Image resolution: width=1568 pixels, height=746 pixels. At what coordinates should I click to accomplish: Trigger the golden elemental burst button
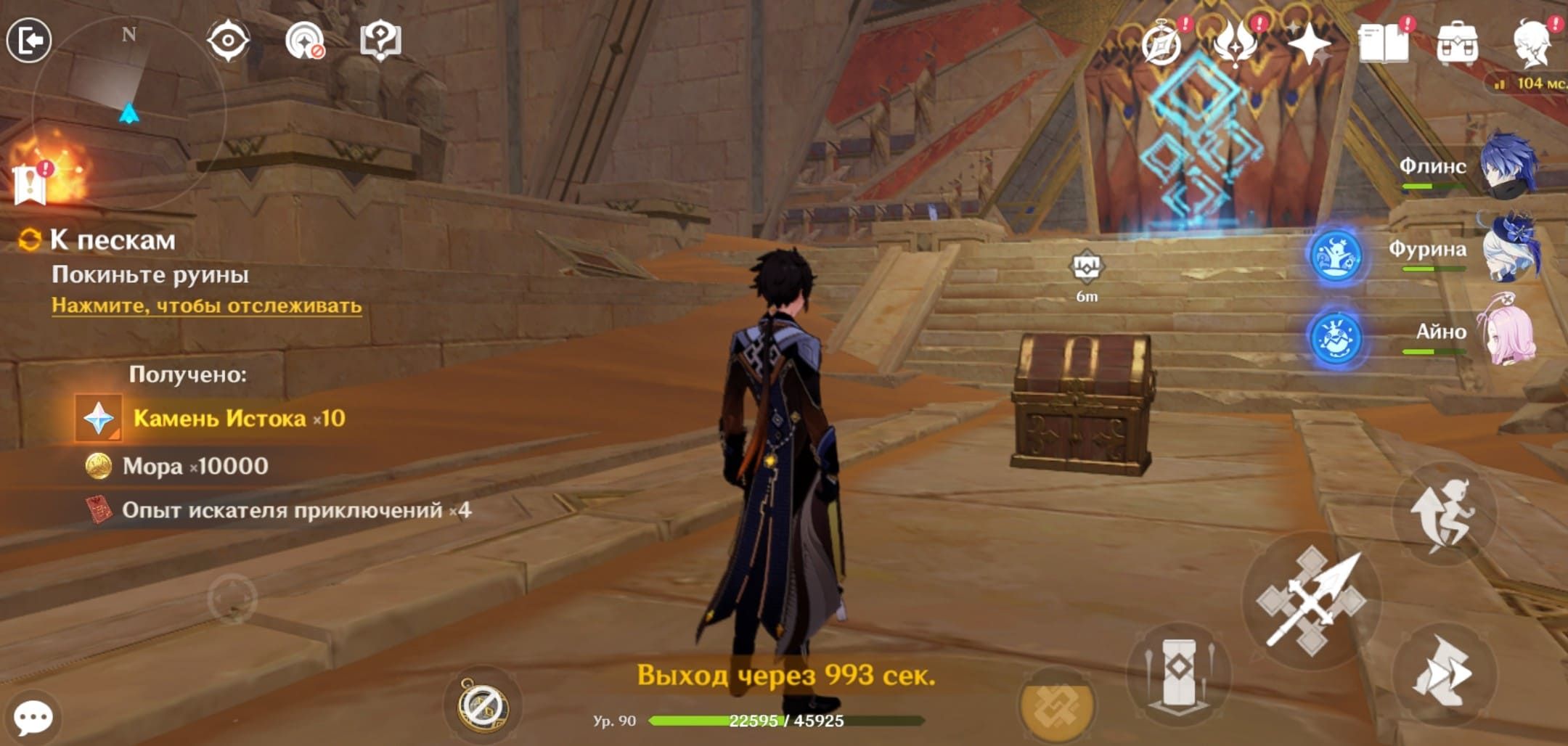click(1056, 705)
